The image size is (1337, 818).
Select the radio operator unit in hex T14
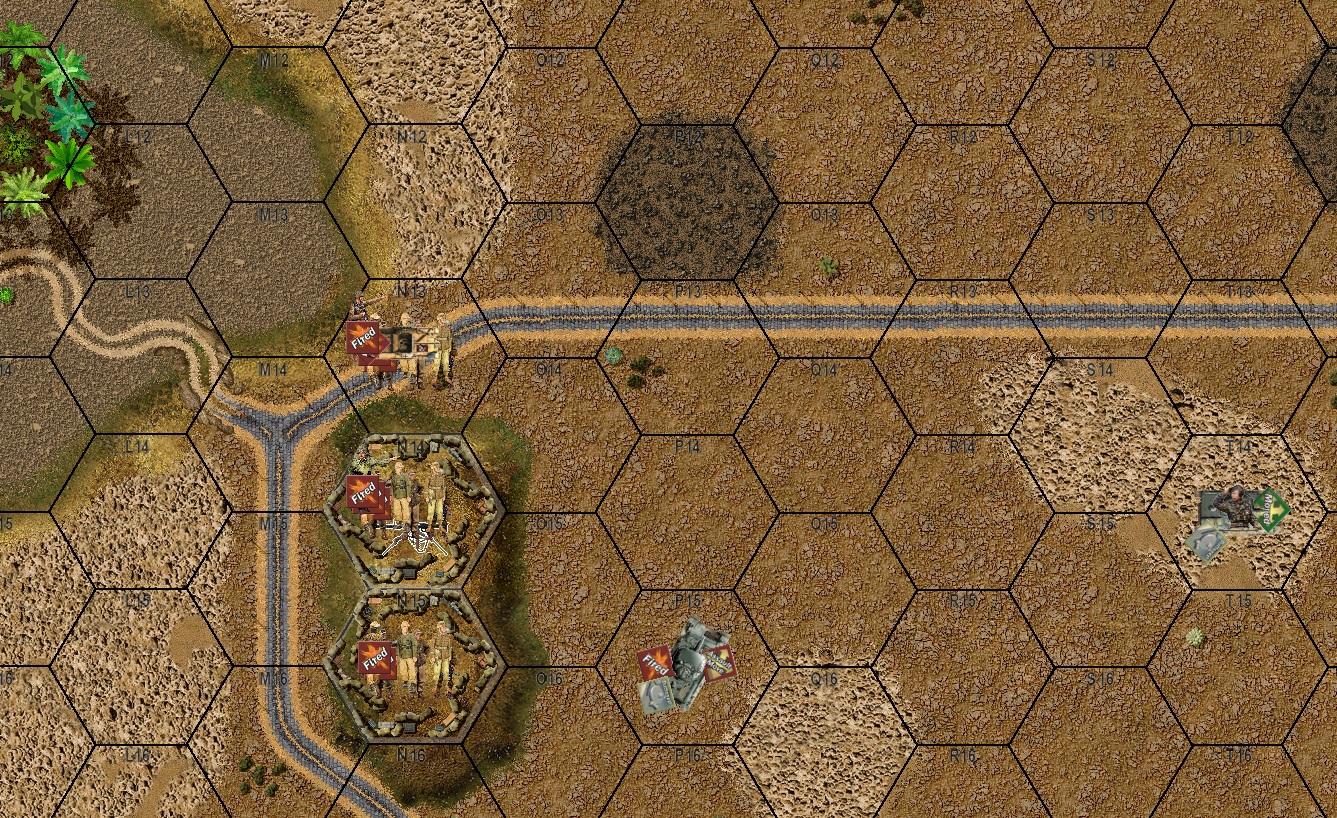[1238, 505]
